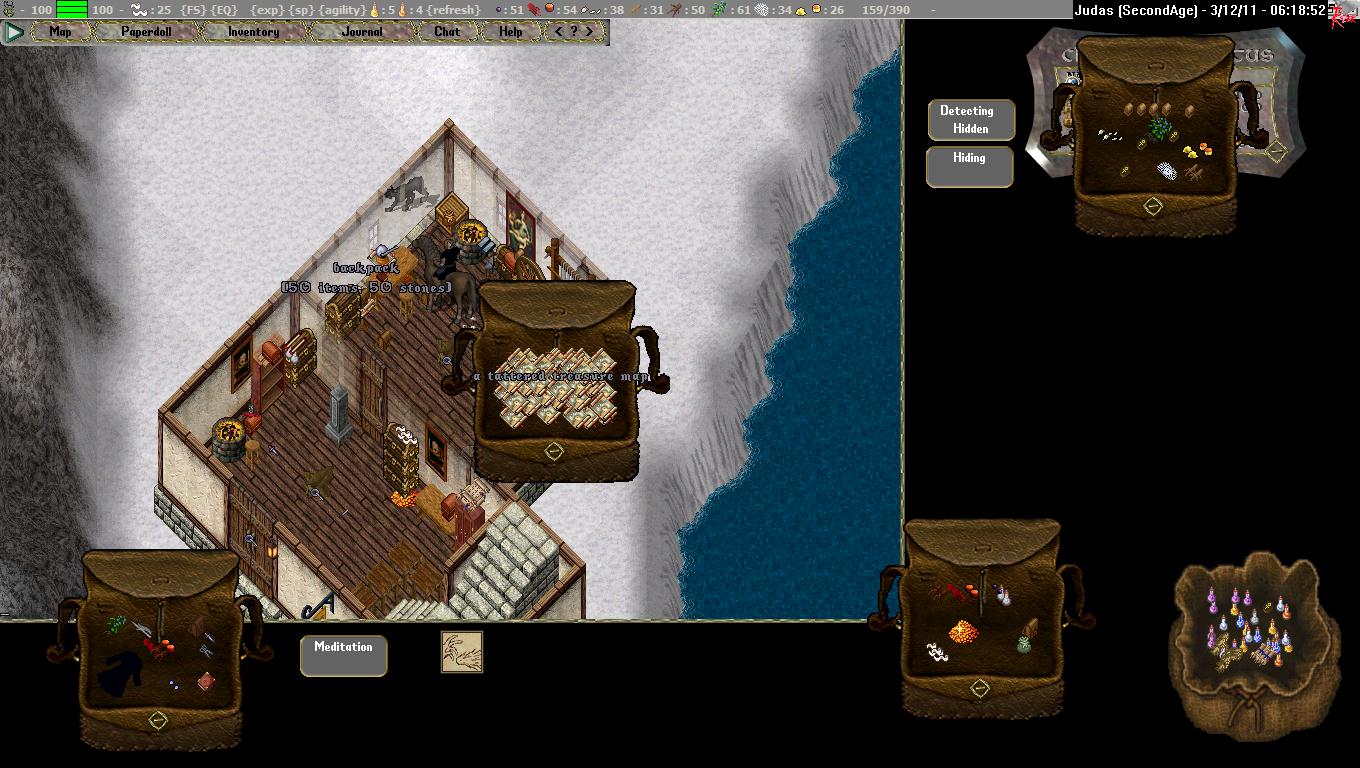Cast the spell from the parchment icon
Viewport: 1360px width, 768px height.
point(462,651)
